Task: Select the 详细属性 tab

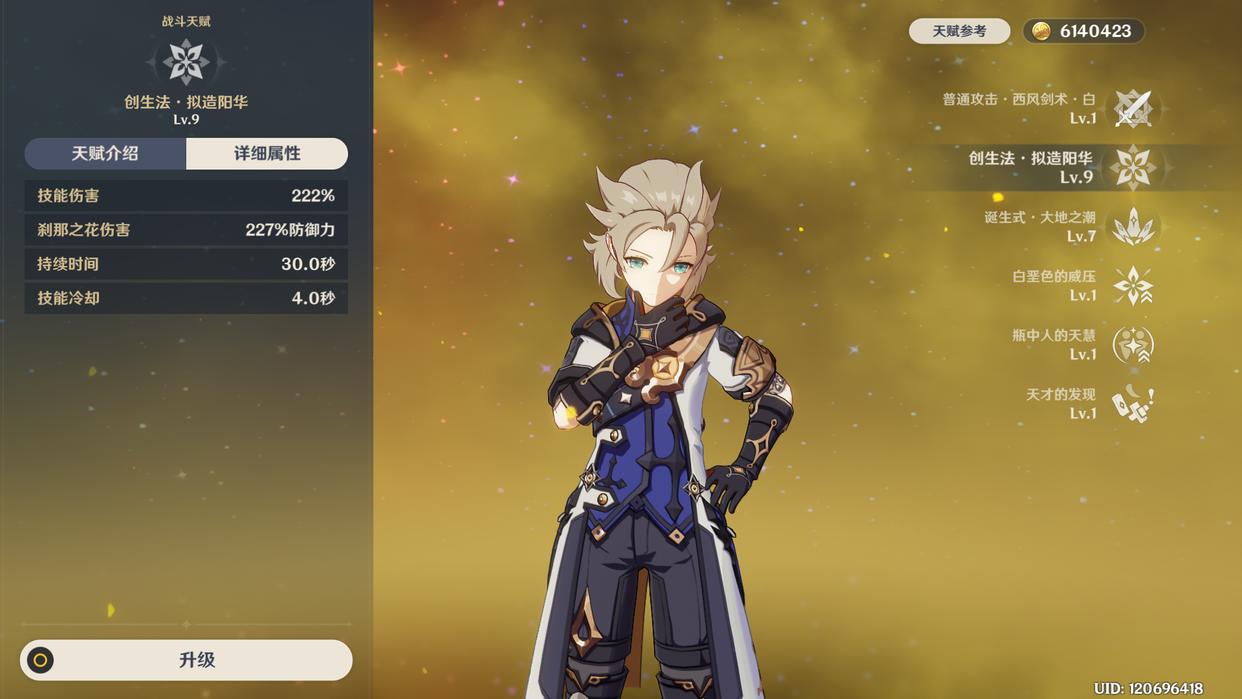Action: tap(267, 153)
